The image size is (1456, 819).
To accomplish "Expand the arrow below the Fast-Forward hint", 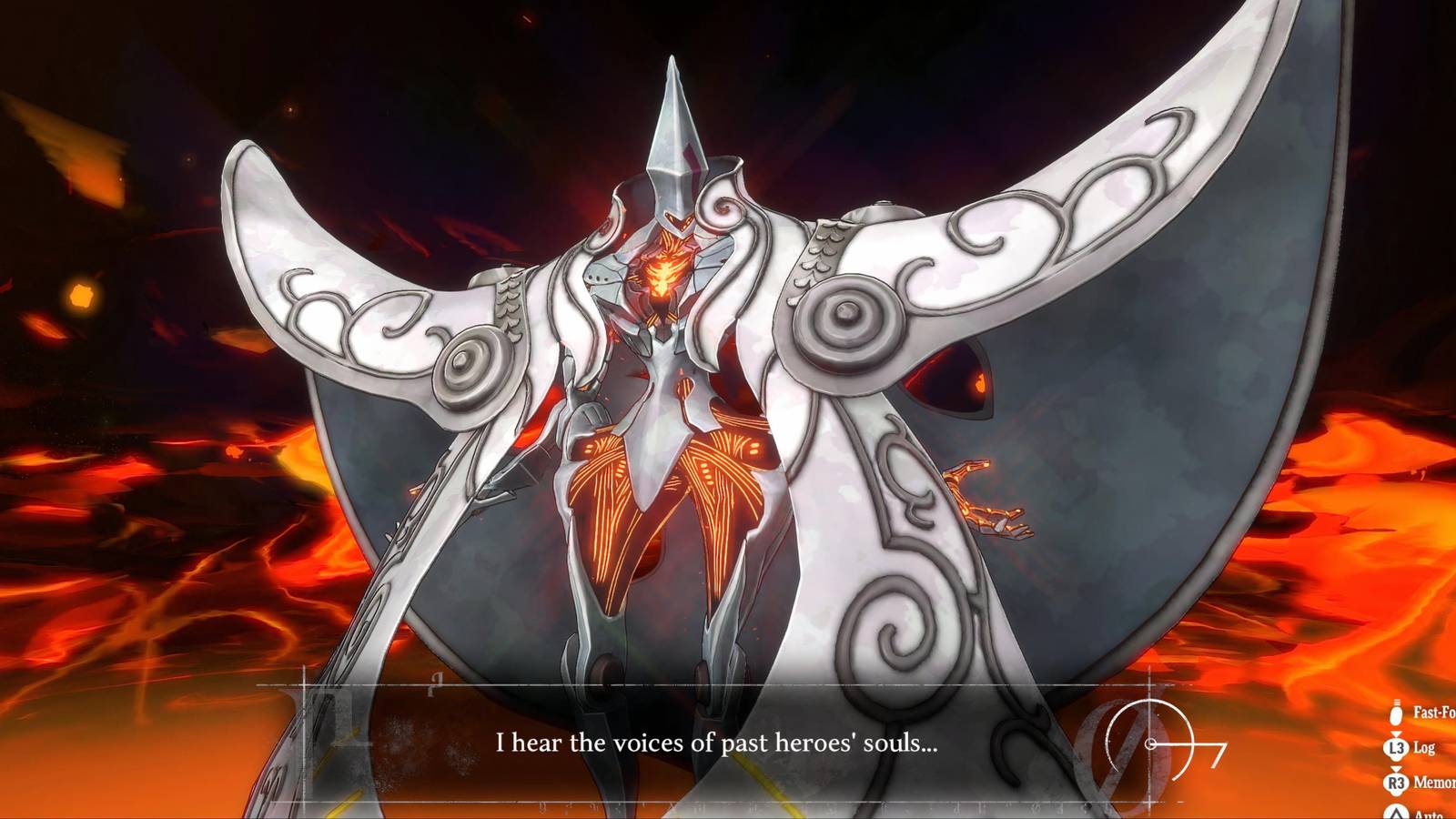I will (x=1395, y=733).
